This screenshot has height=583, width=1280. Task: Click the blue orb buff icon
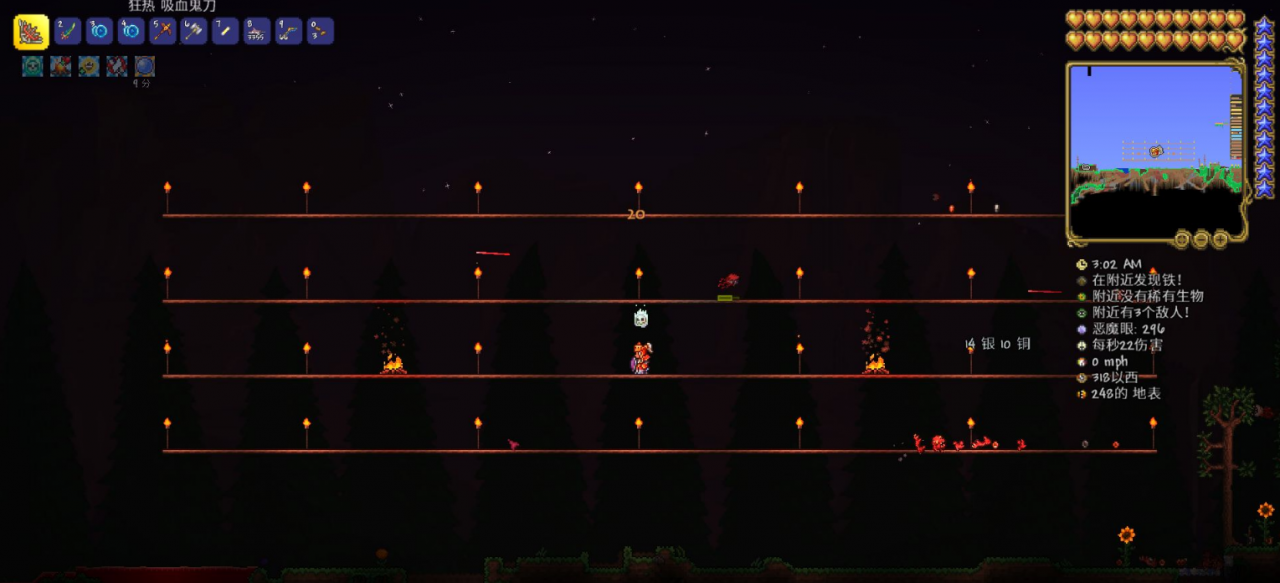(x=145, y=66)
